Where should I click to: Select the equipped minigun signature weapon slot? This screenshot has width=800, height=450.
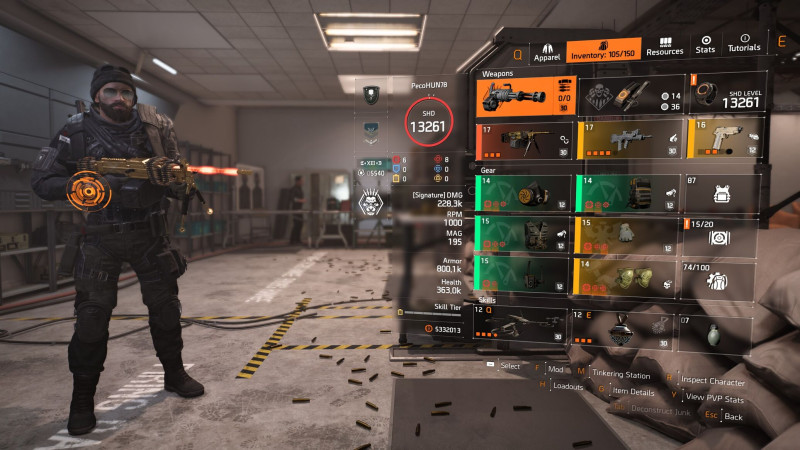coord(524,94)
